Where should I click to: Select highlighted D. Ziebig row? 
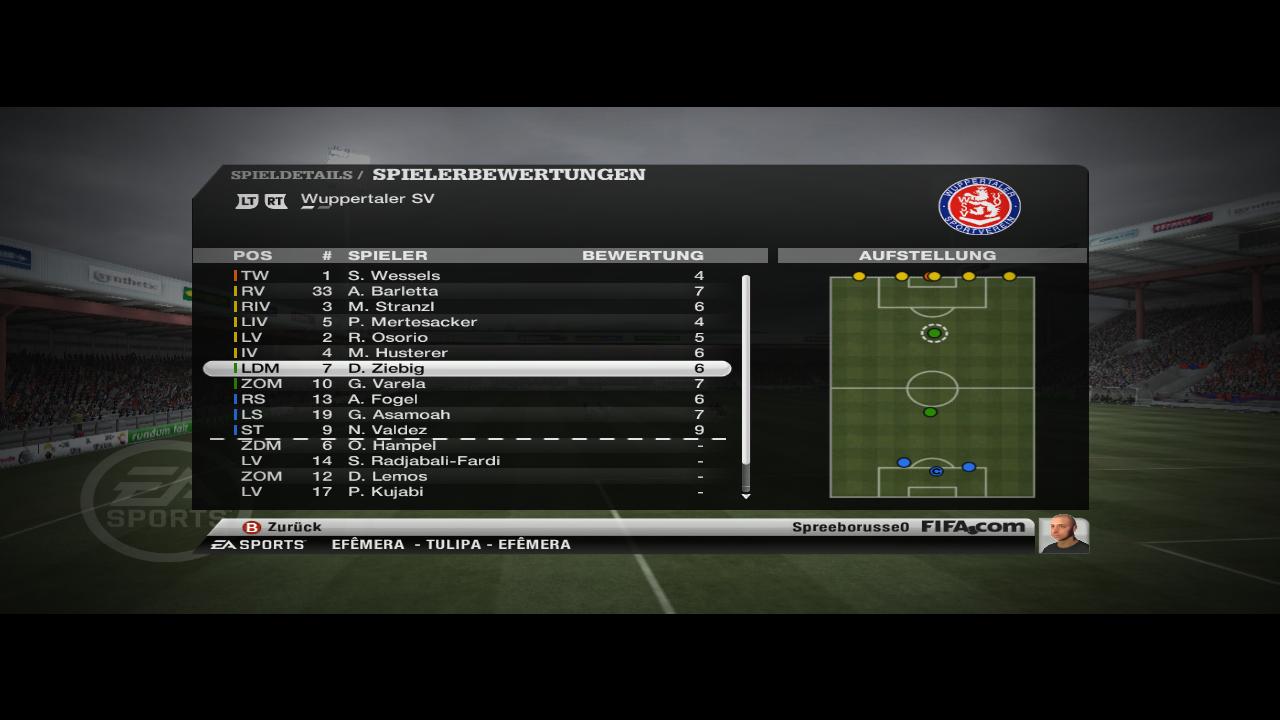click(468, 369)
